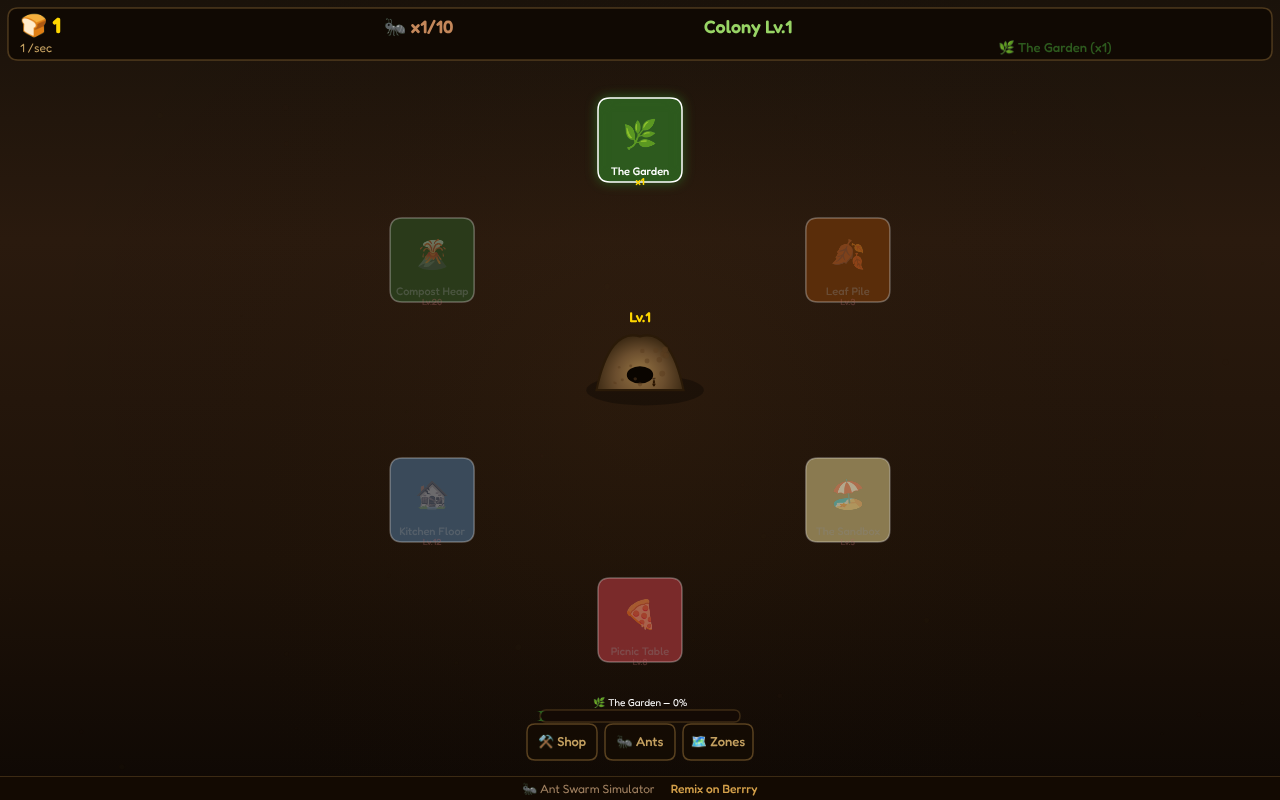Viewport: 1280px width, 800px height.
Task: Switch to the Zones panel
Action: click(718, 742)
